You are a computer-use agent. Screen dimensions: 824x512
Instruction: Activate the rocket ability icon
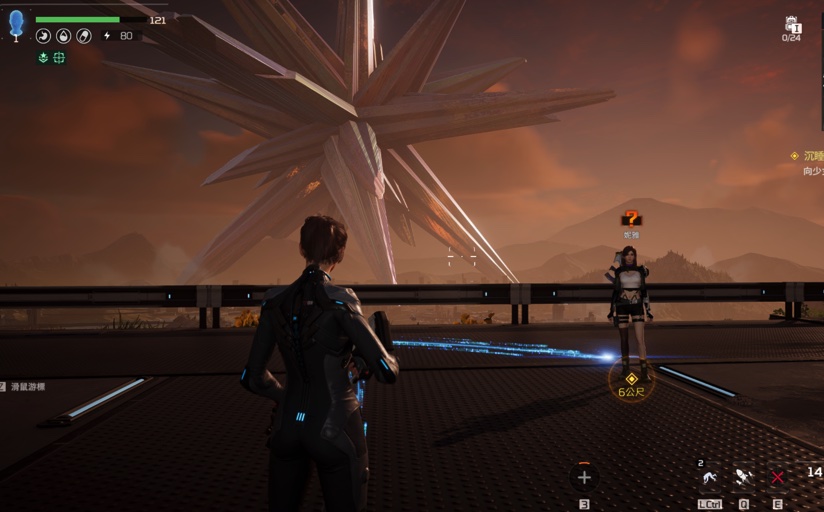tap(743, 478)
